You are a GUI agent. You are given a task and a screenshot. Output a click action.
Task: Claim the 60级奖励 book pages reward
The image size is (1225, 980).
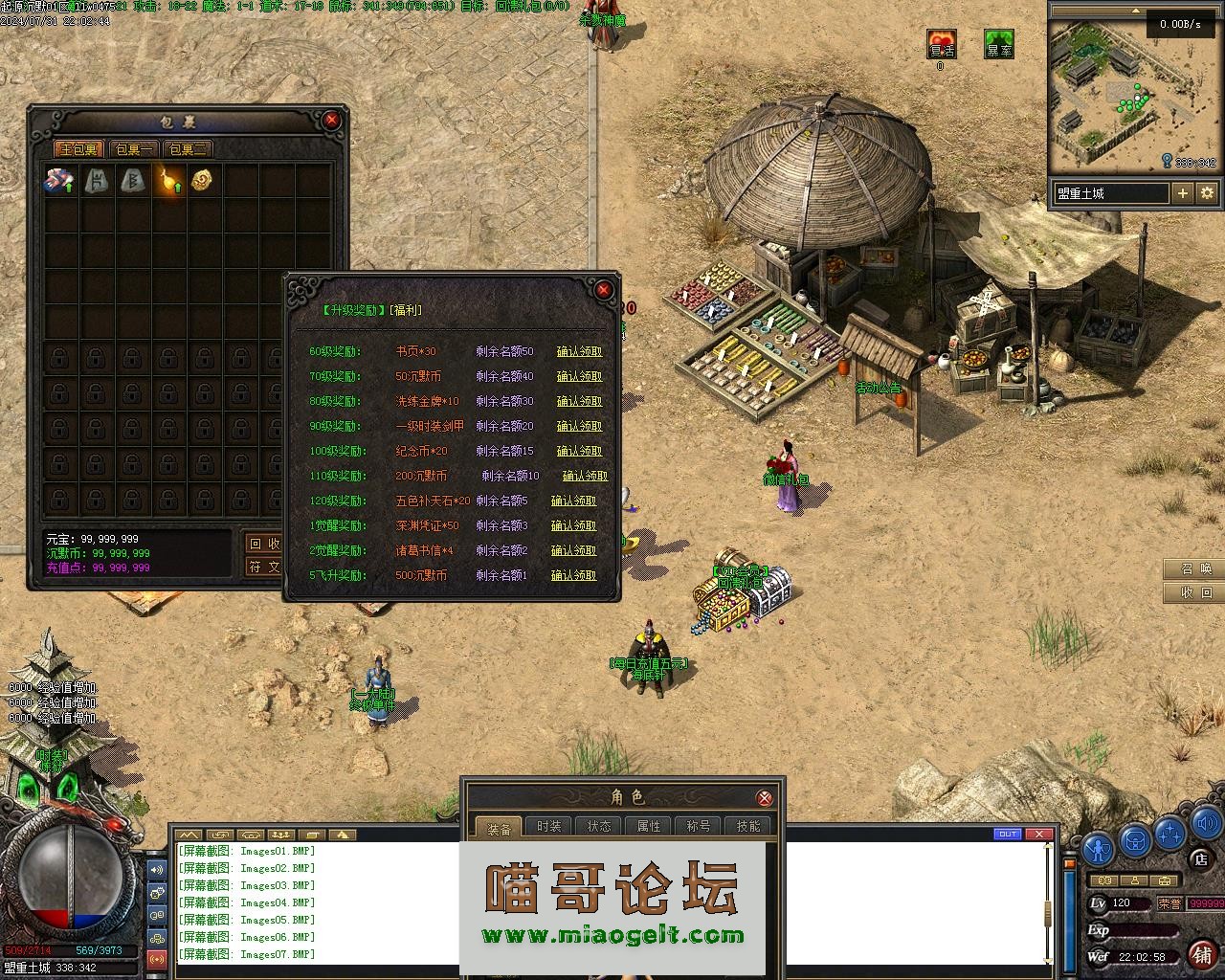pyautogui.click(x=579, y=351)
